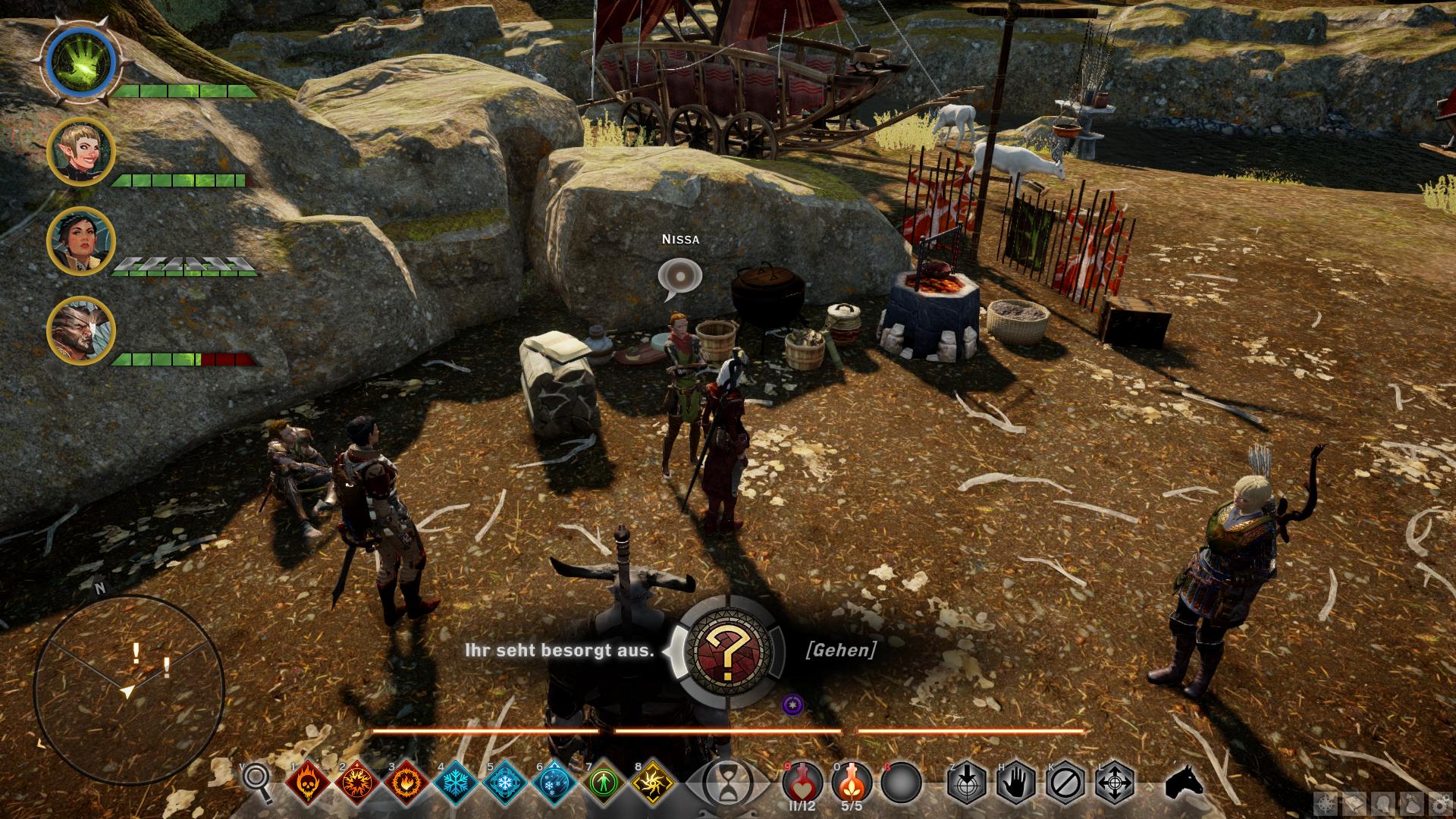The width and height of the screenshot is (1456, 819).
Task: Activate the flame ring ability in slot 3
Action: point(406,782)
